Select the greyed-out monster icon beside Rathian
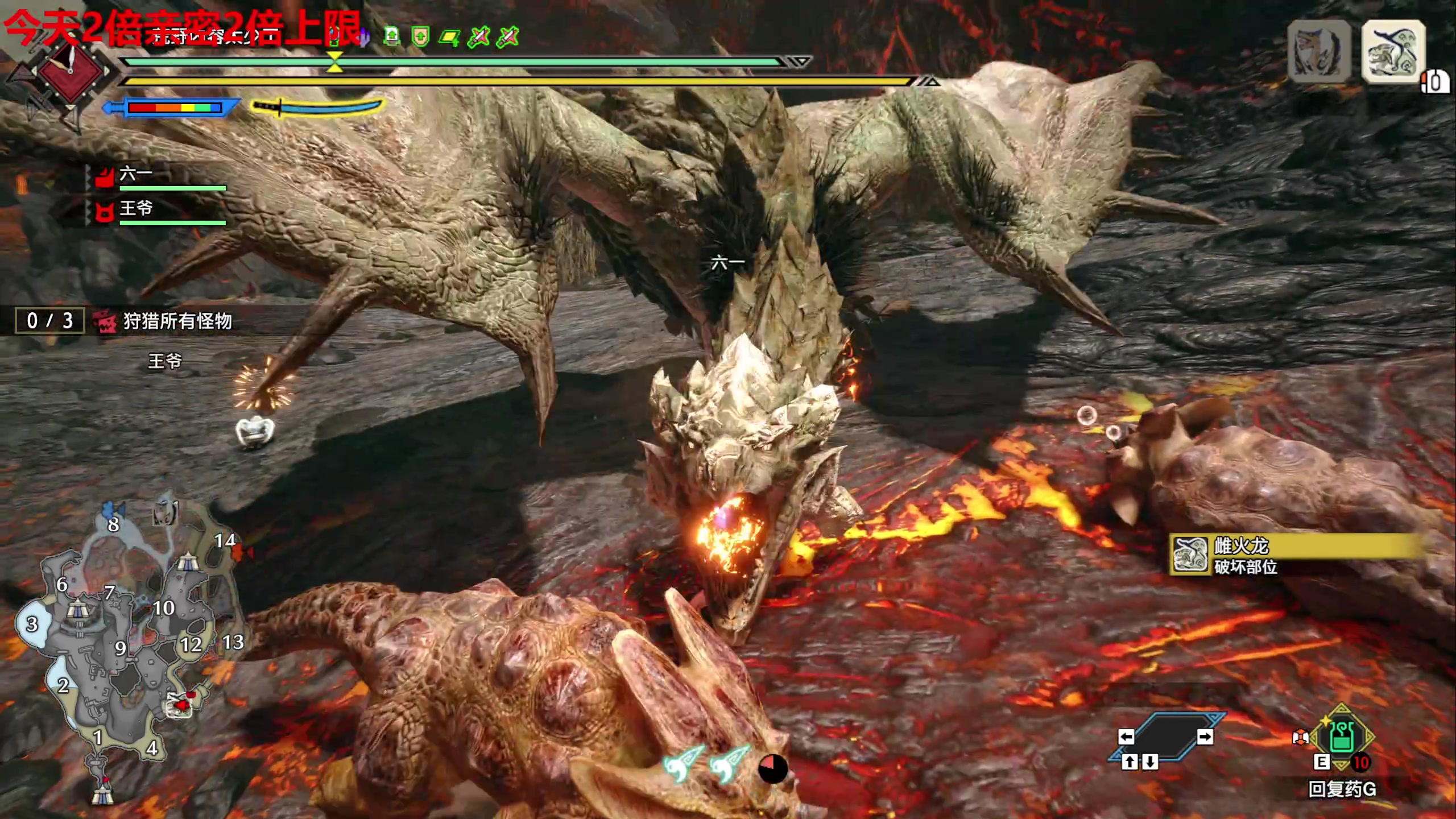 pyautogui.click(x=1319, y=52)
